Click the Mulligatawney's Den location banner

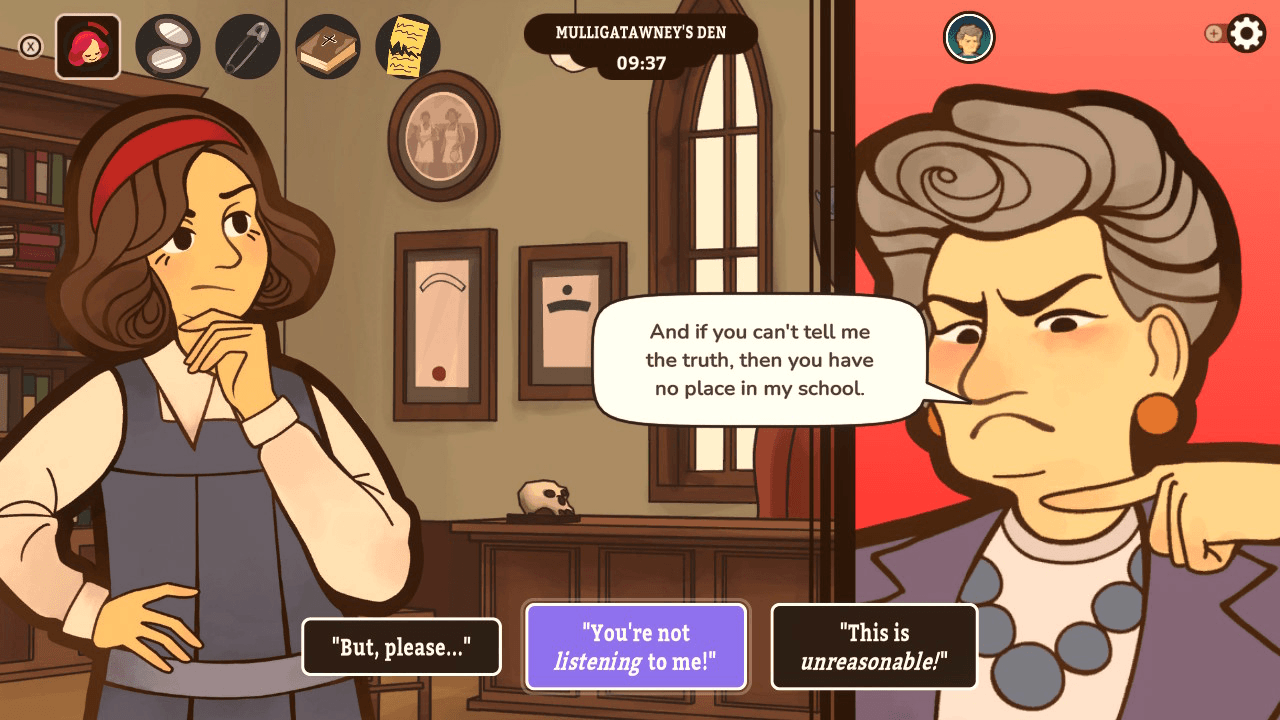click(641, 31)
